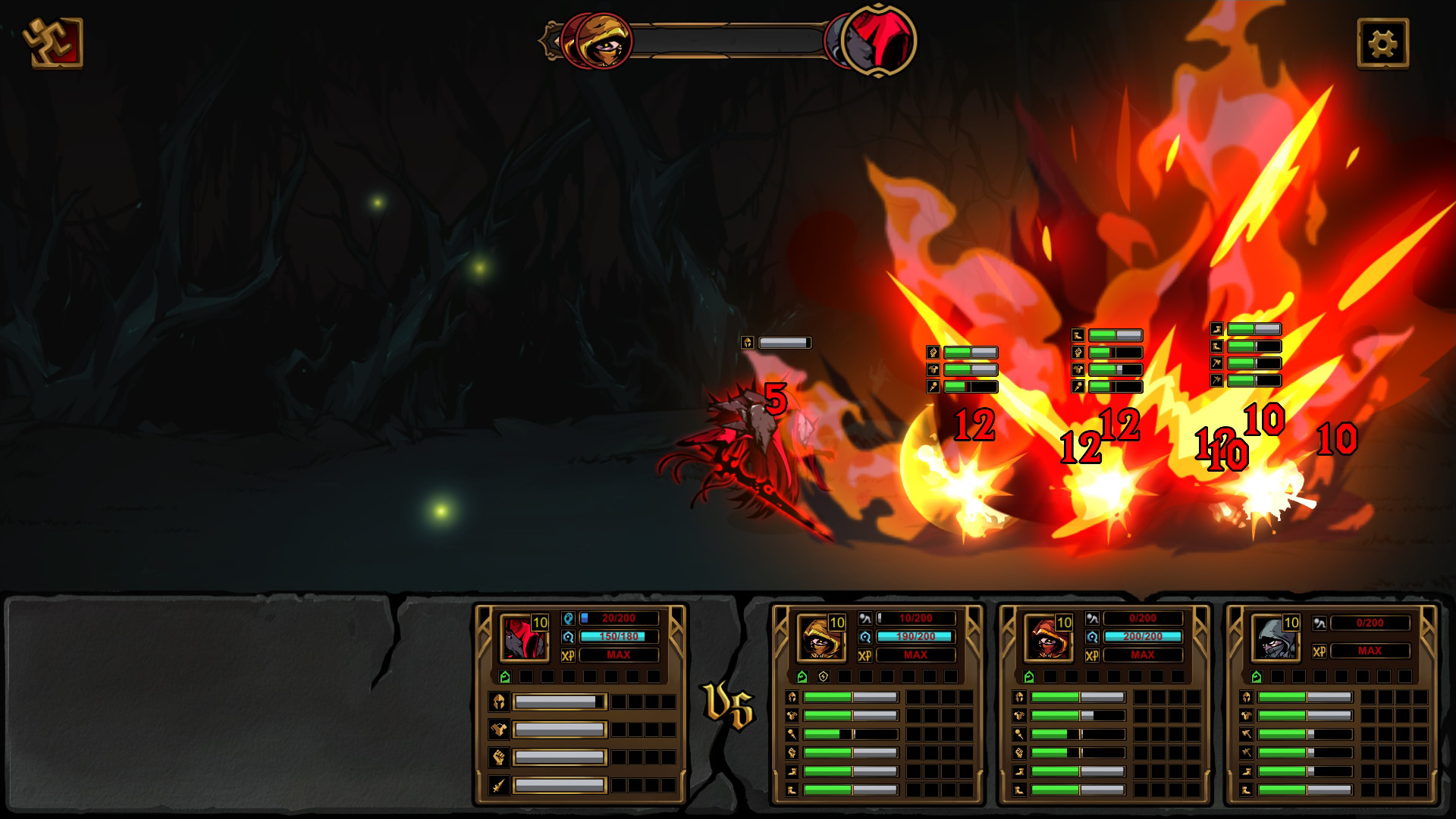The image size is (1456, 819).
Task: Click the cyan 200/200 mana bar of orange character
Action: point(1142,636)
